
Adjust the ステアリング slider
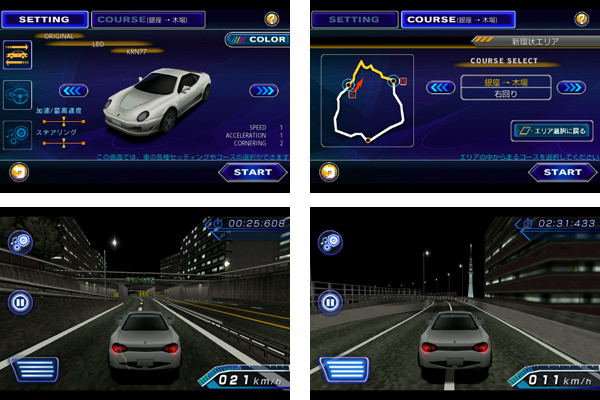point(62,143)
